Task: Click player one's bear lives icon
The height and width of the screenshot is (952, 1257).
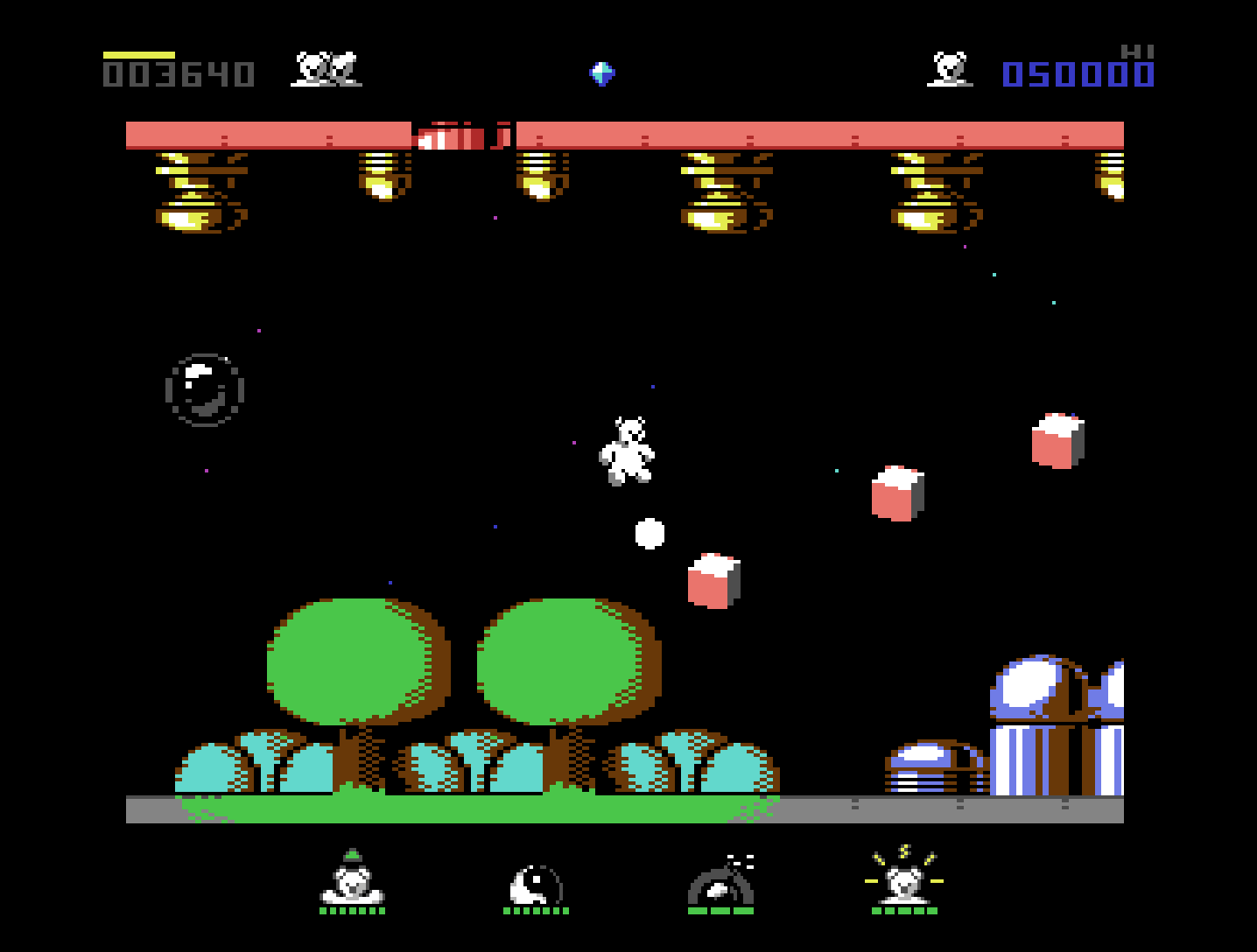Action: click(326, 69)
